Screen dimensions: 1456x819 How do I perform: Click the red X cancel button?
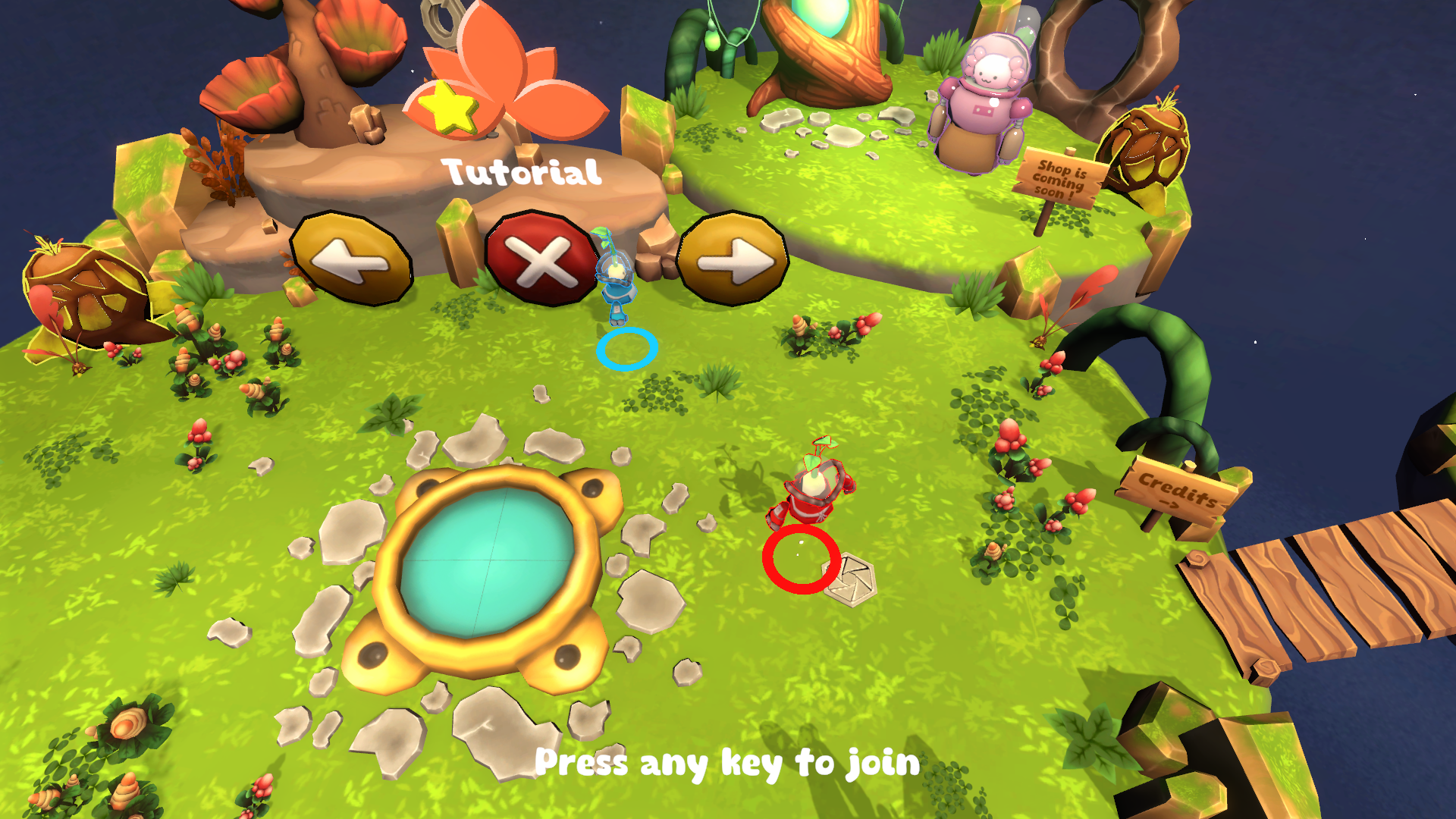541,259
